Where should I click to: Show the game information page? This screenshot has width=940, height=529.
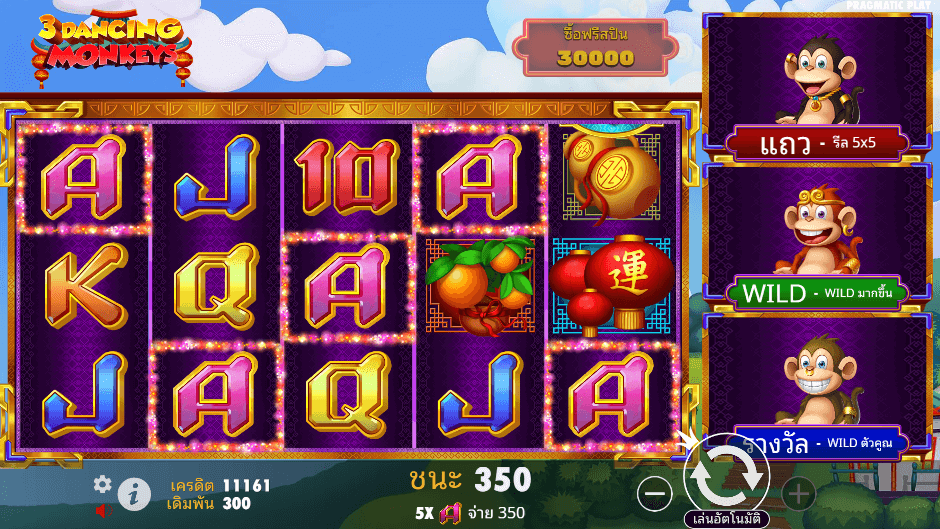[x=134, y=492]
